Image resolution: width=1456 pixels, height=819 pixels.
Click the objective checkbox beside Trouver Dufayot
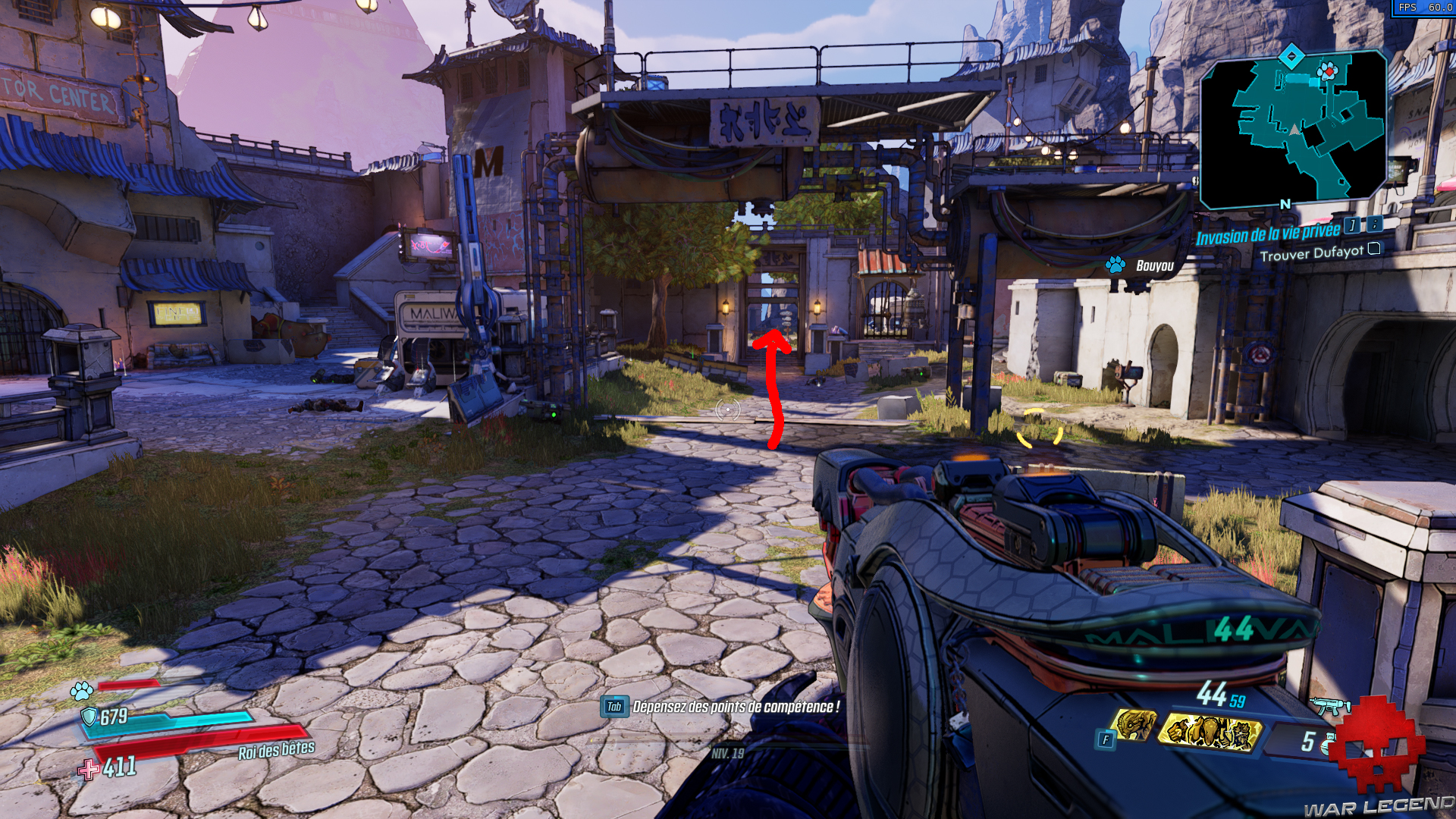click(x=1373, y=249)
